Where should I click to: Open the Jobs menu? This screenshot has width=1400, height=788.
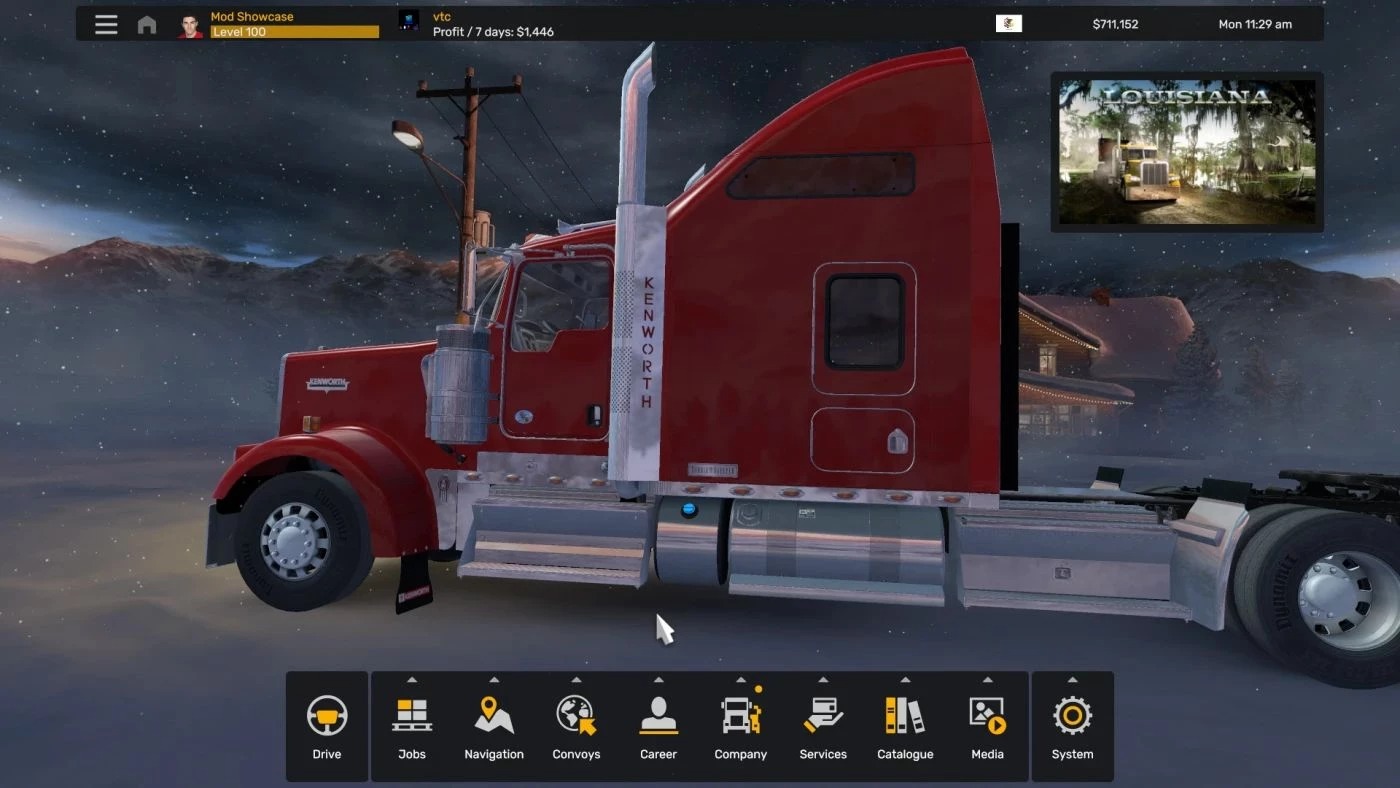412,726
